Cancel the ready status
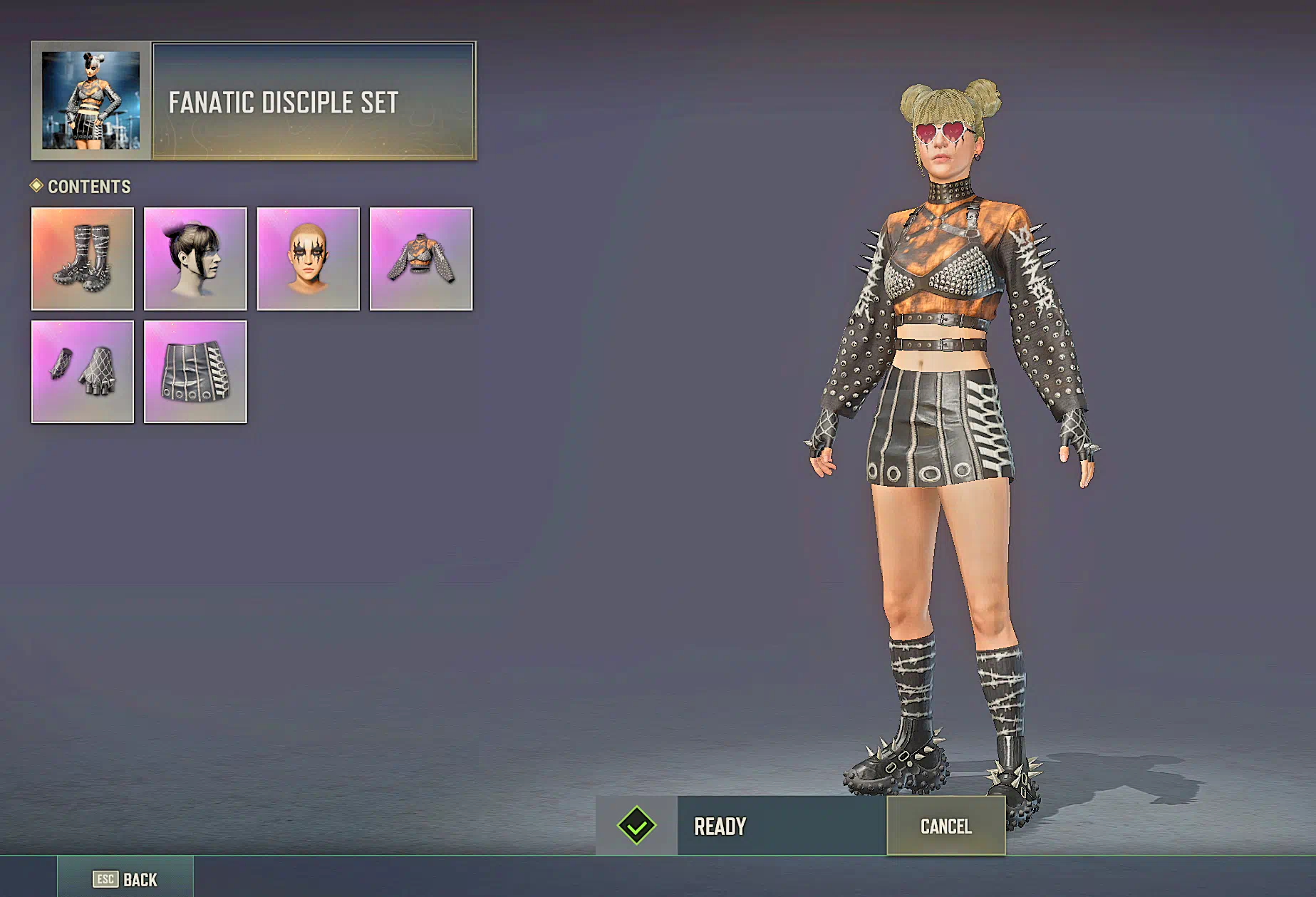This screenshot has width=1316, height=897. [945, 826]
